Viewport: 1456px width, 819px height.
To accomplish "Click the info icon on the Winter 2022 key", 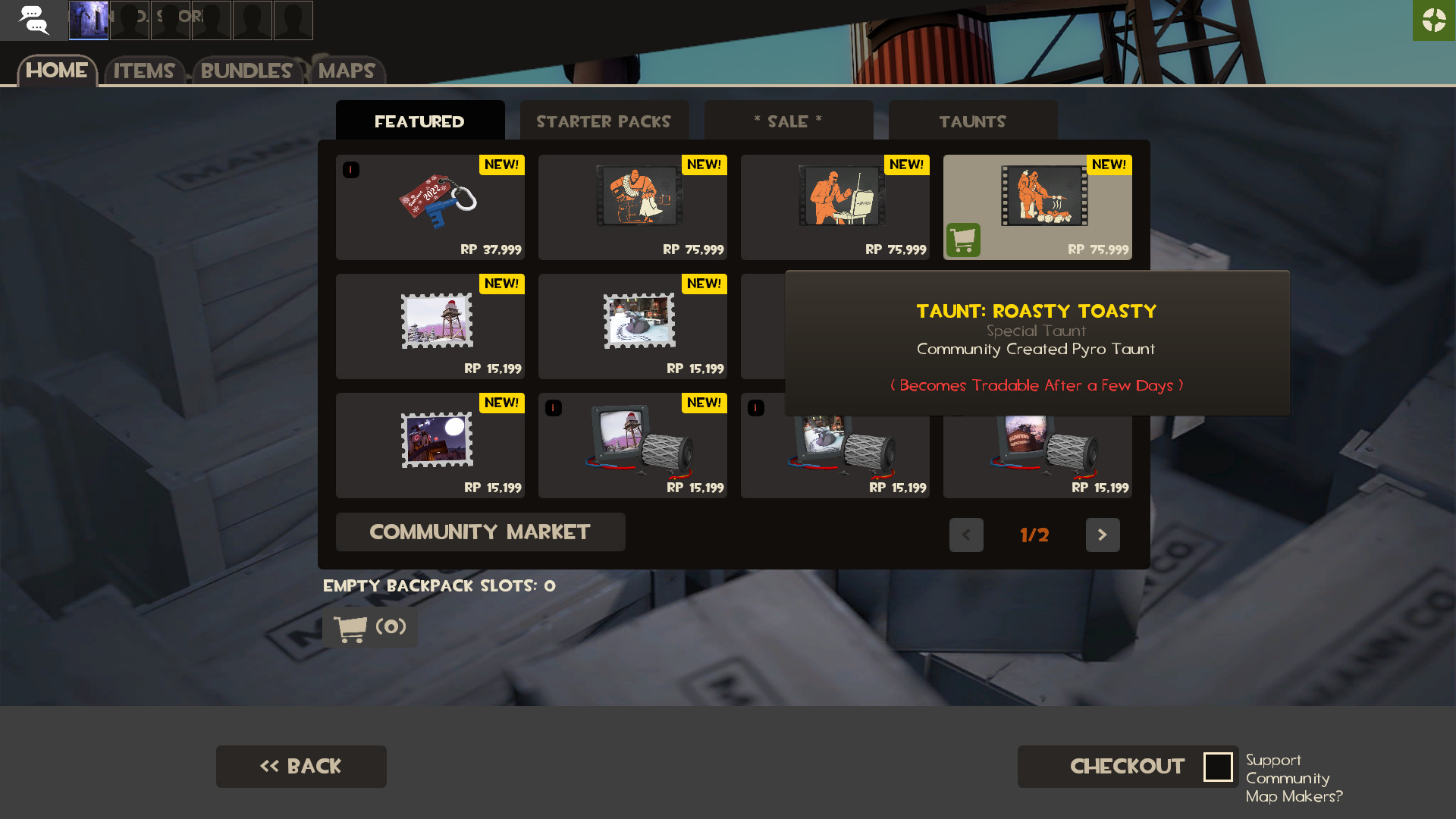I will click(x=351, y=170).
